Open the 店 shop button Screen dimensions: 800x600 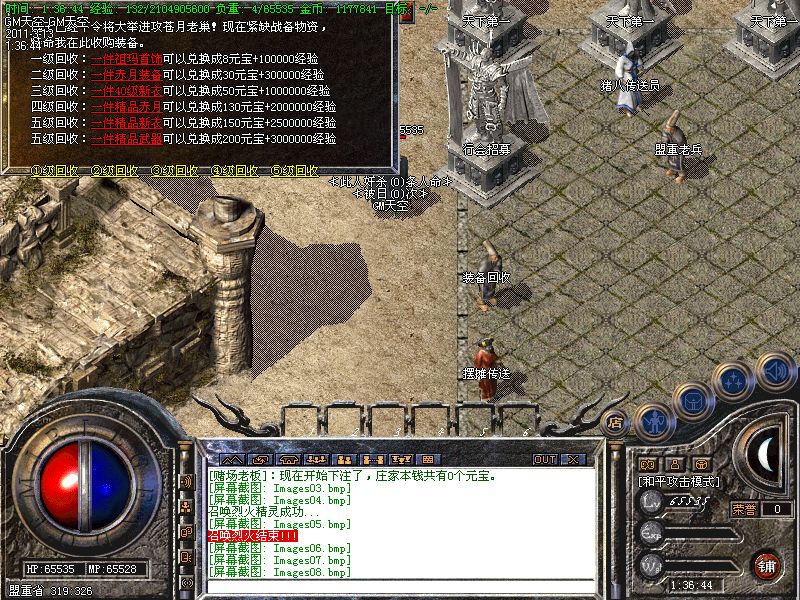pyautogui.click(x=616, y=423)
